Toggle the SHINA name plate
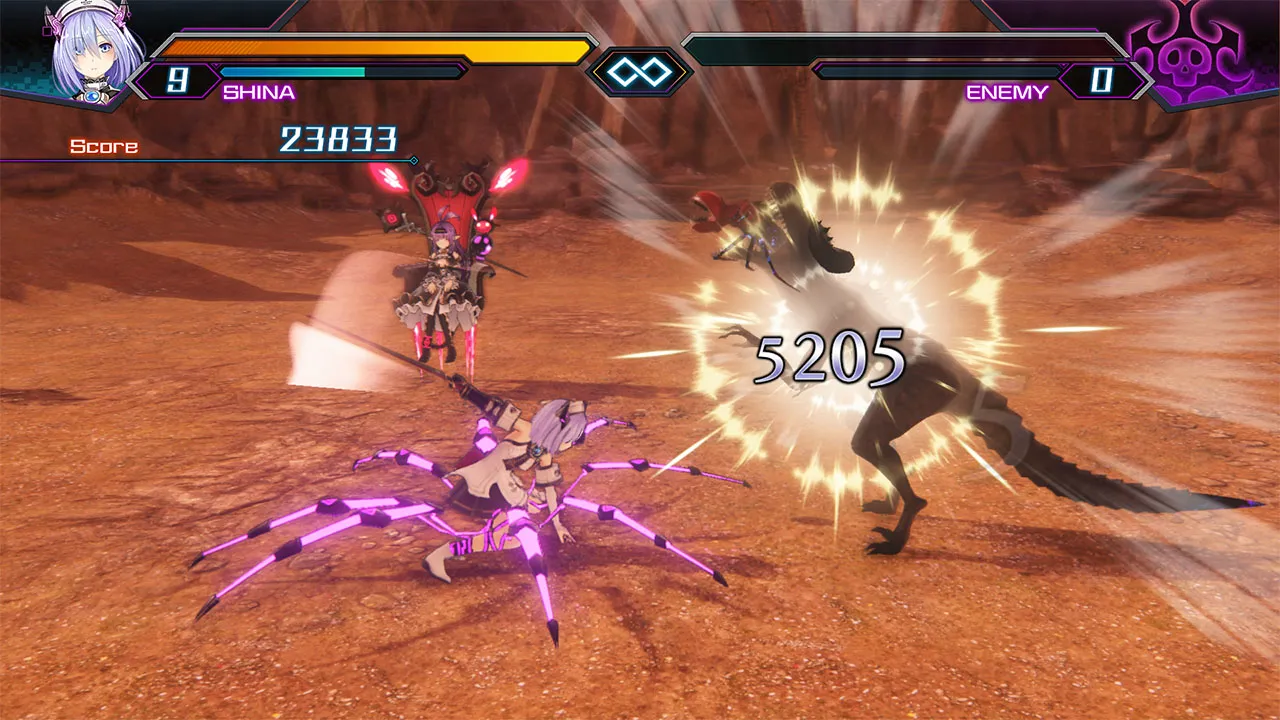 coord(258,93)
